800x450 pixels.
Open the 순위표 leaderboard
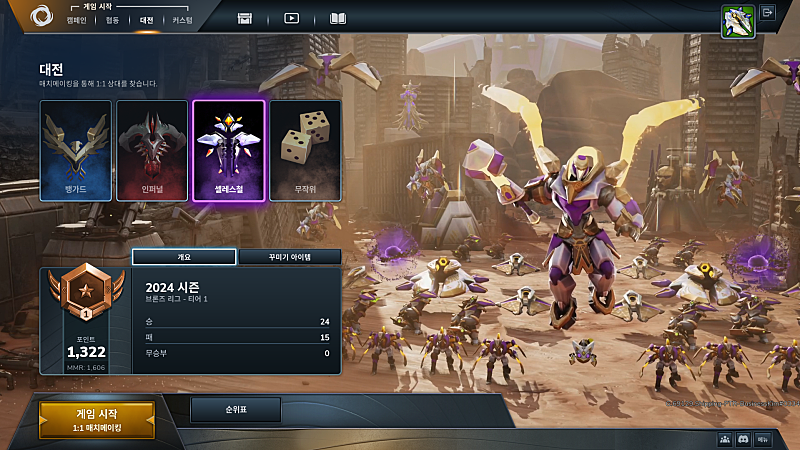[x=236, y=410]
